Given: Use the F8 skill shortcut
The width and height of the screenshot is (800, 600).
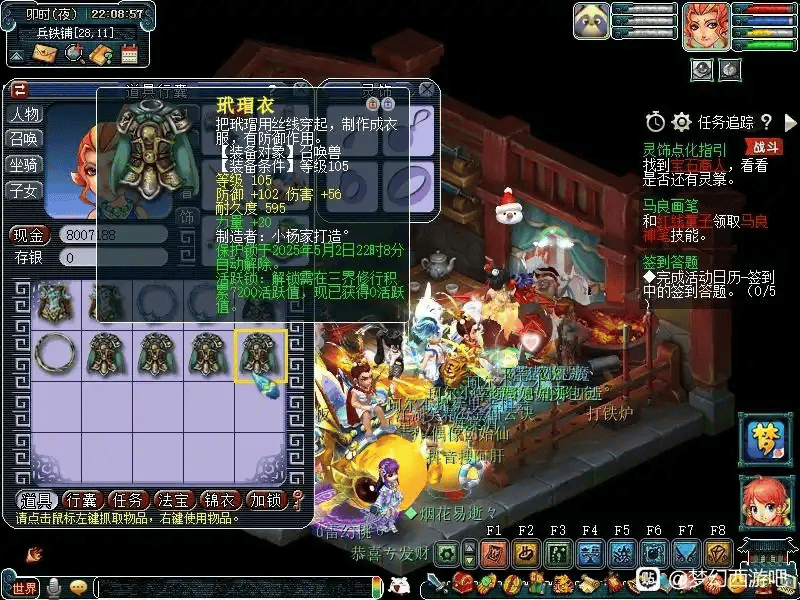Looking at the screenshot, I should [x=717, y=553].
